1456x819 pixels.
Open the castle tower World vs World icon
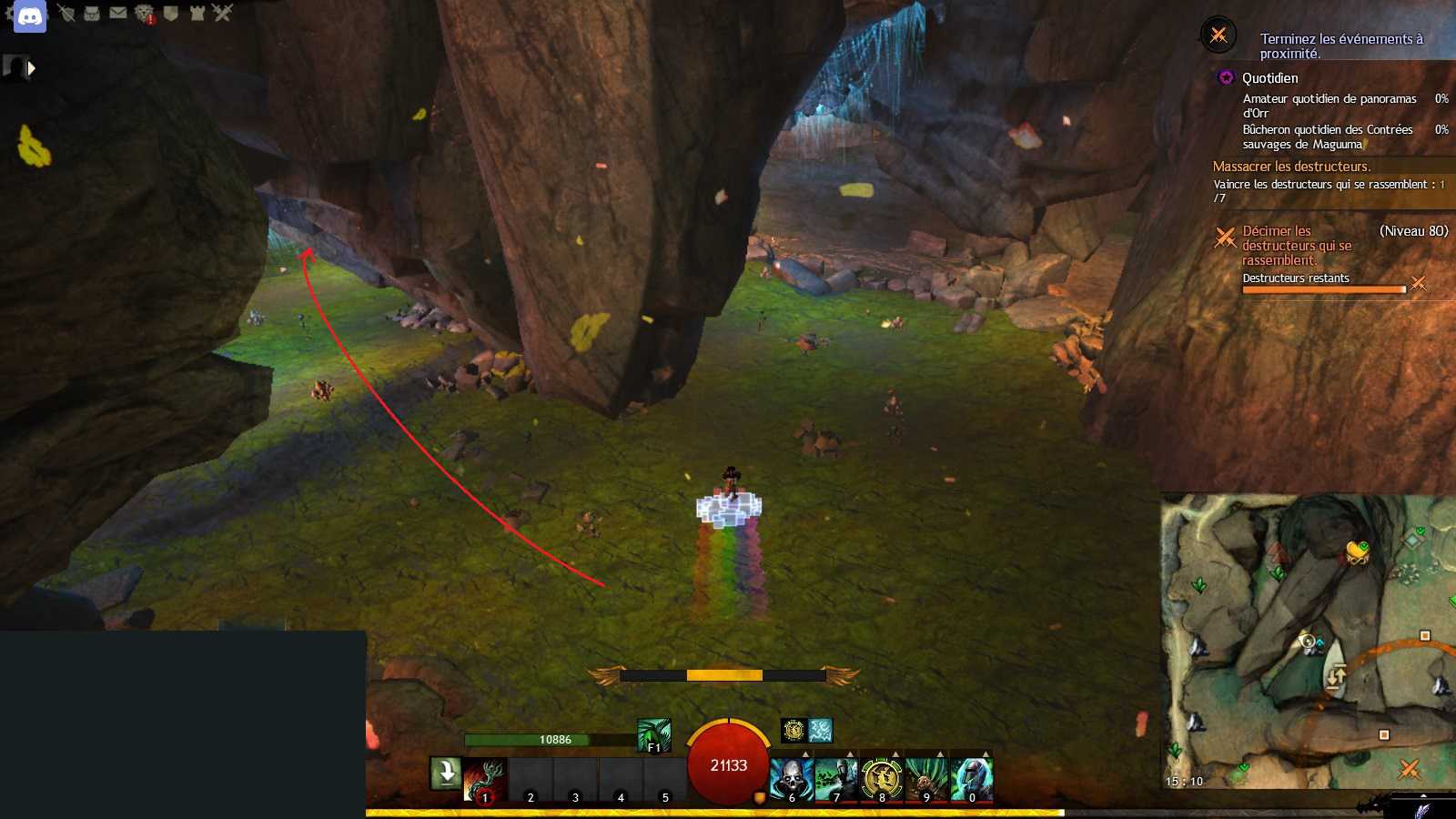[x=197, y=13]
